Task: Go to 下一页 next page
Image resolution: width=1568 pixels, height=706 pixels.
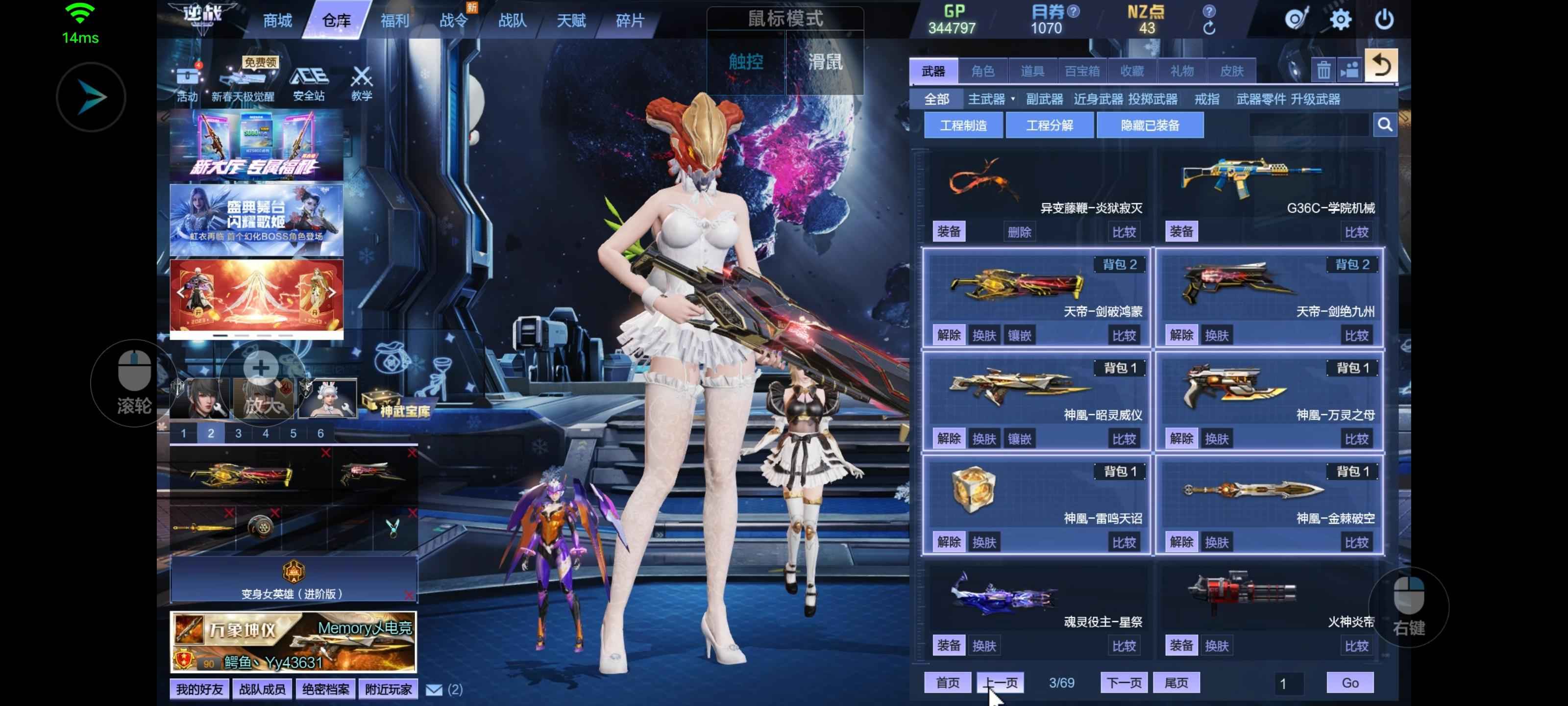Action: coord(1123,683)
